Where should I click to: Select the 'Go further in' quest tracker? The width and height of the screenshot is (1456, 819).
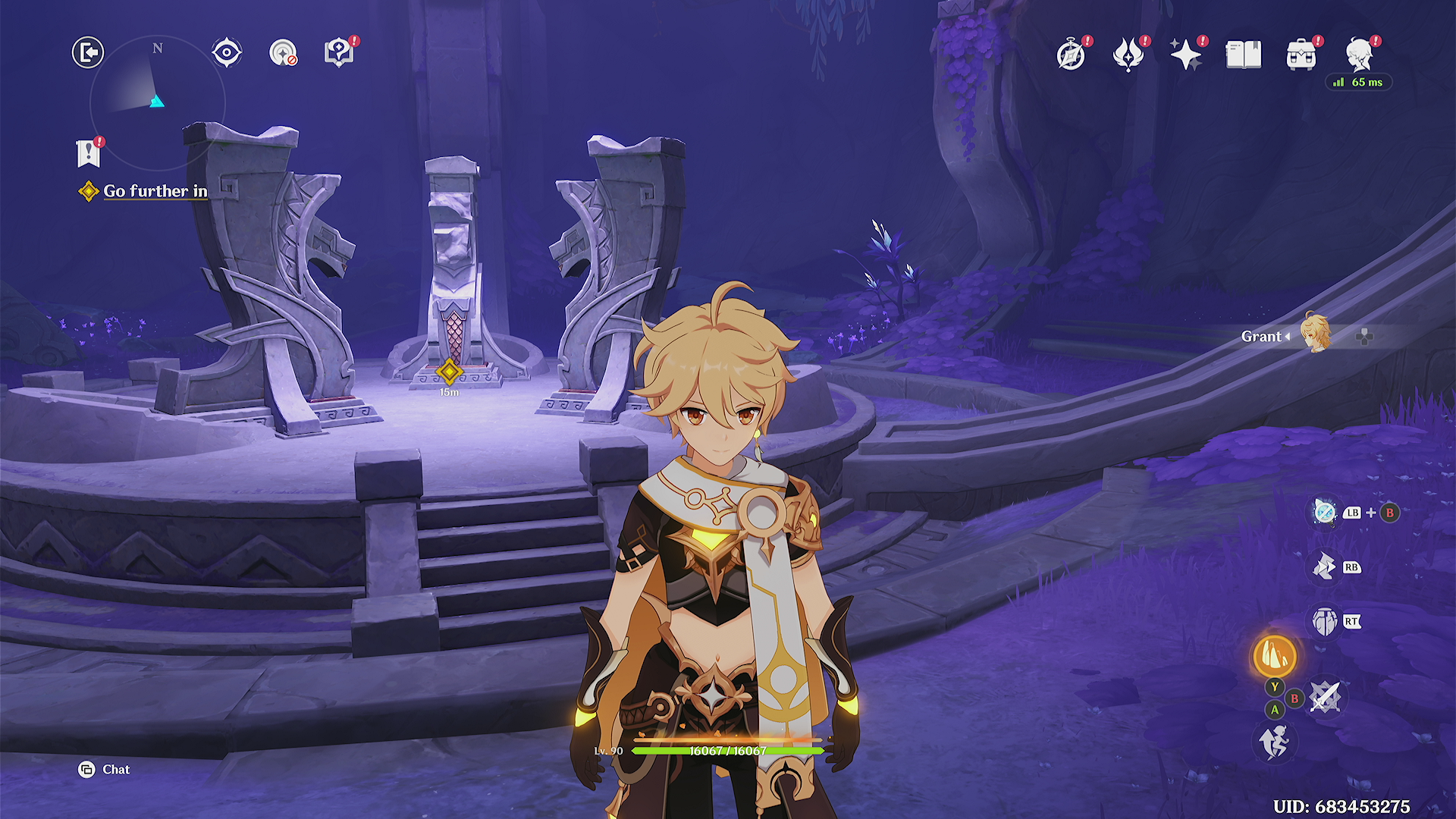point(155,191)
